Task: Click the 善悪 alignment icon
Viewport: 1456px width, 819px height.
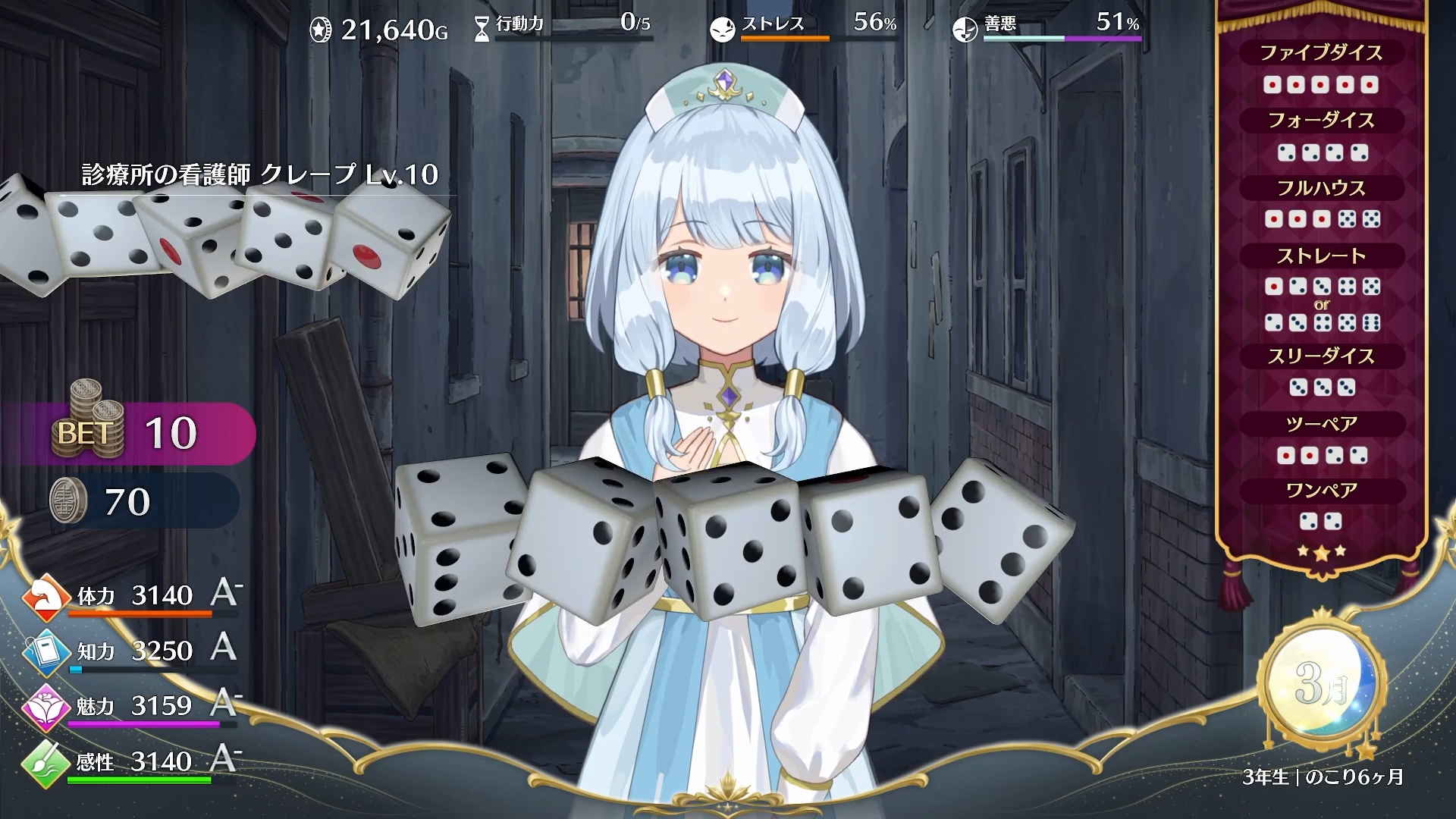Action: click(x=965, y=29)
